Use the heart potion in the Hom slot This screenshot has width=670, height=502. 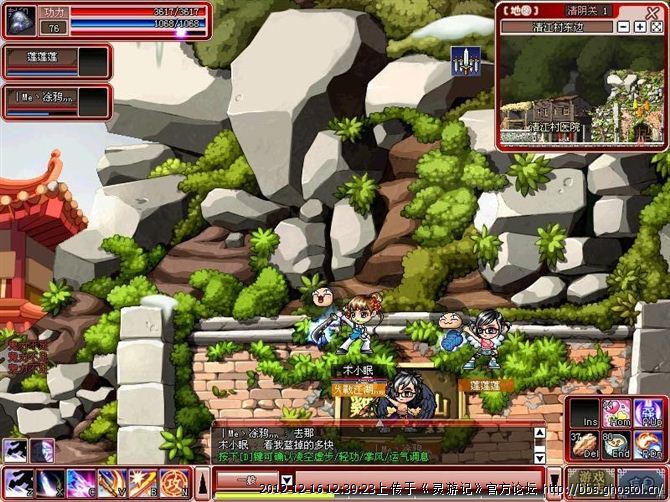coord(620,413)
